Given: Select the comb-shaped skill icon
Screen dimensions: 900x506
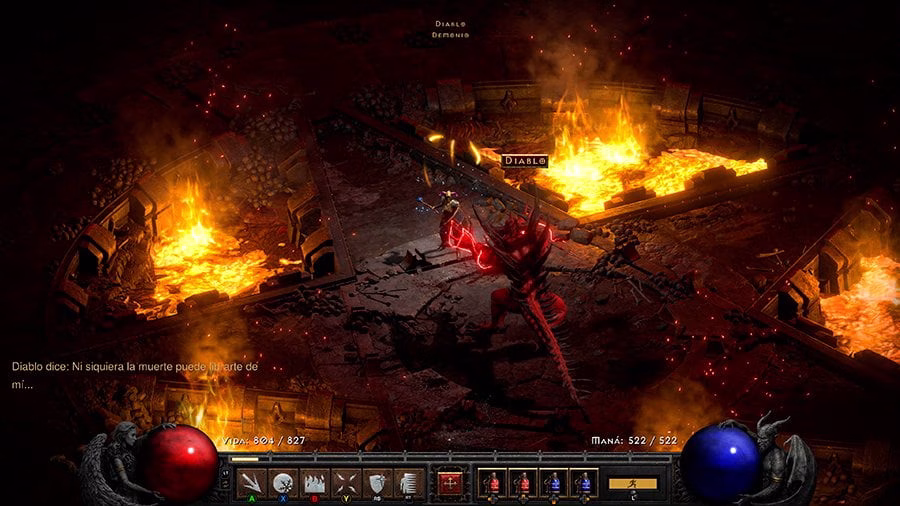Looking at the screenshot, I should click(406, 483).
